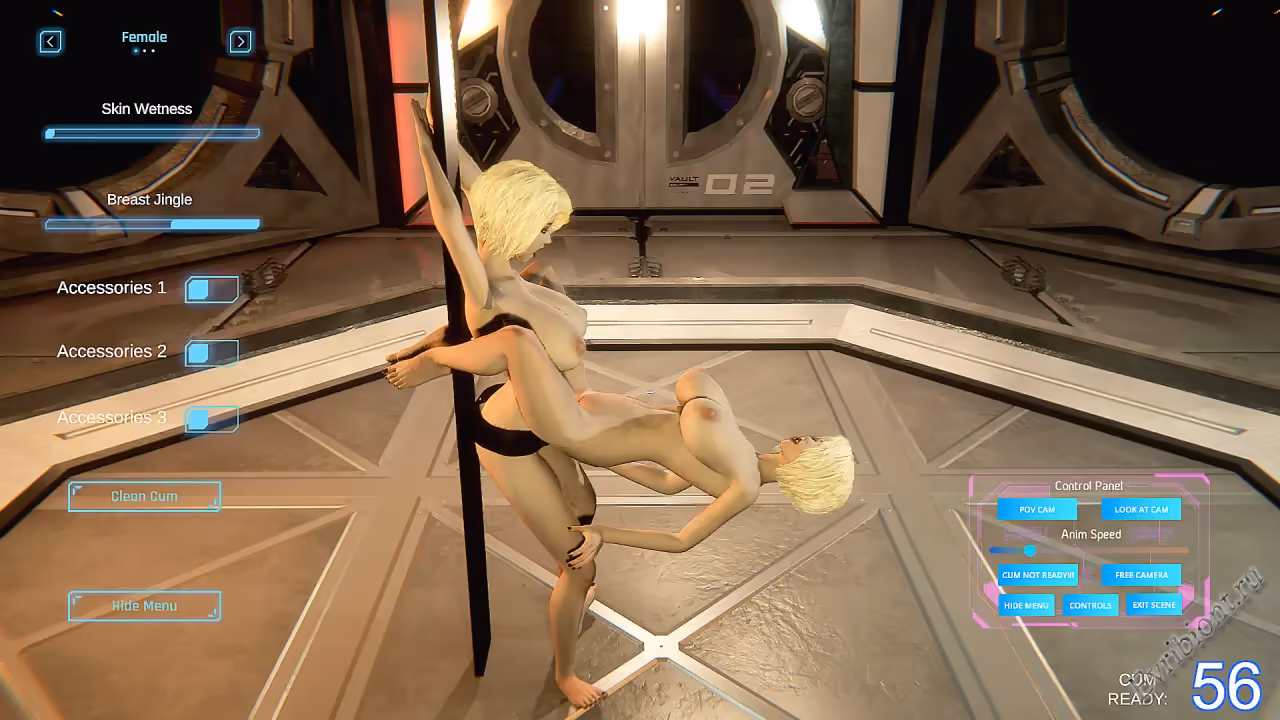
Task: Switch the Accessories 3 toggle
Action: coord(212,419)
